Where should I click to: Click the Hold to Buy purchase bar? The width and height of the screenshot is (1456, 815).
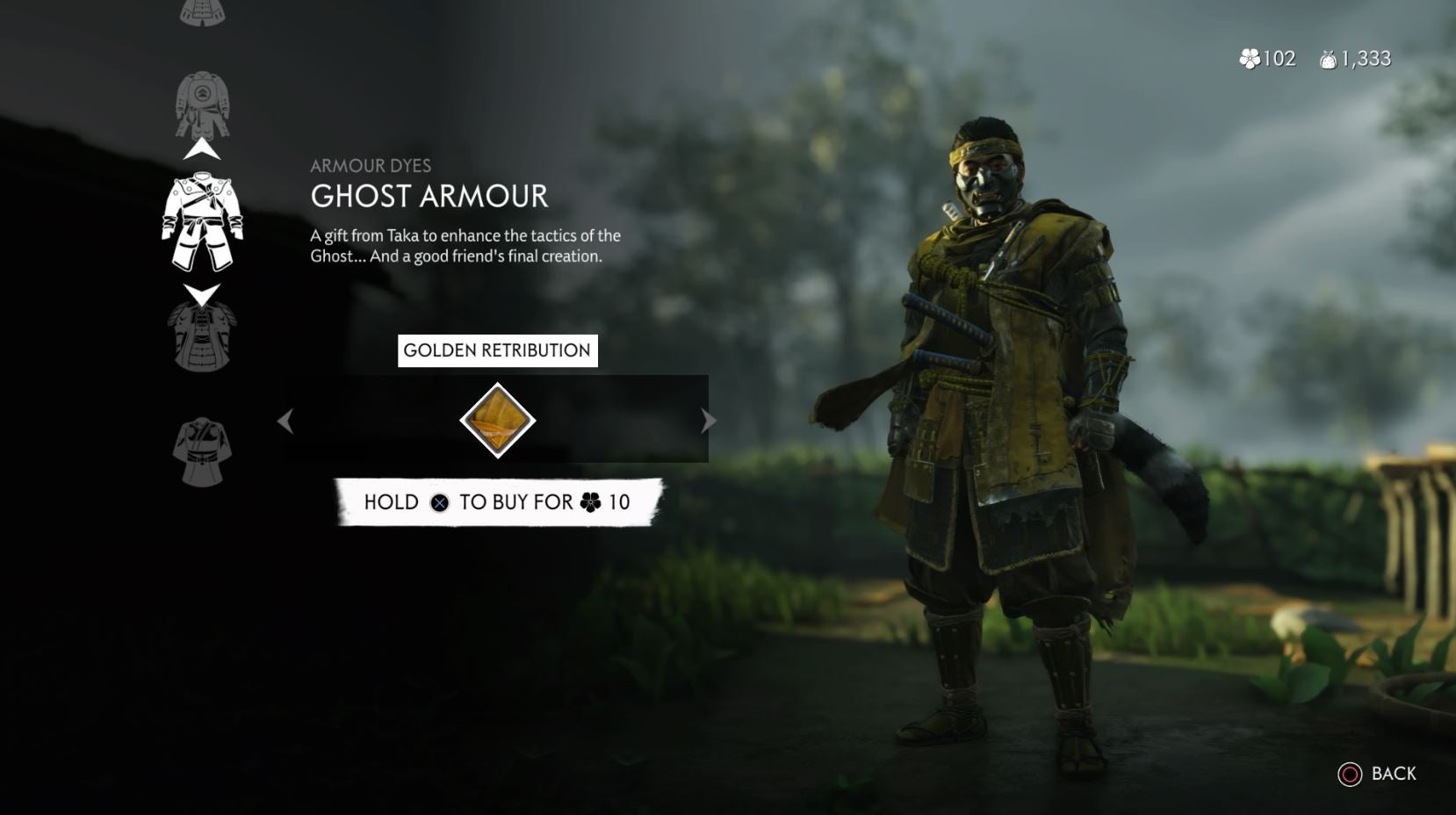[x=497, y=502]
